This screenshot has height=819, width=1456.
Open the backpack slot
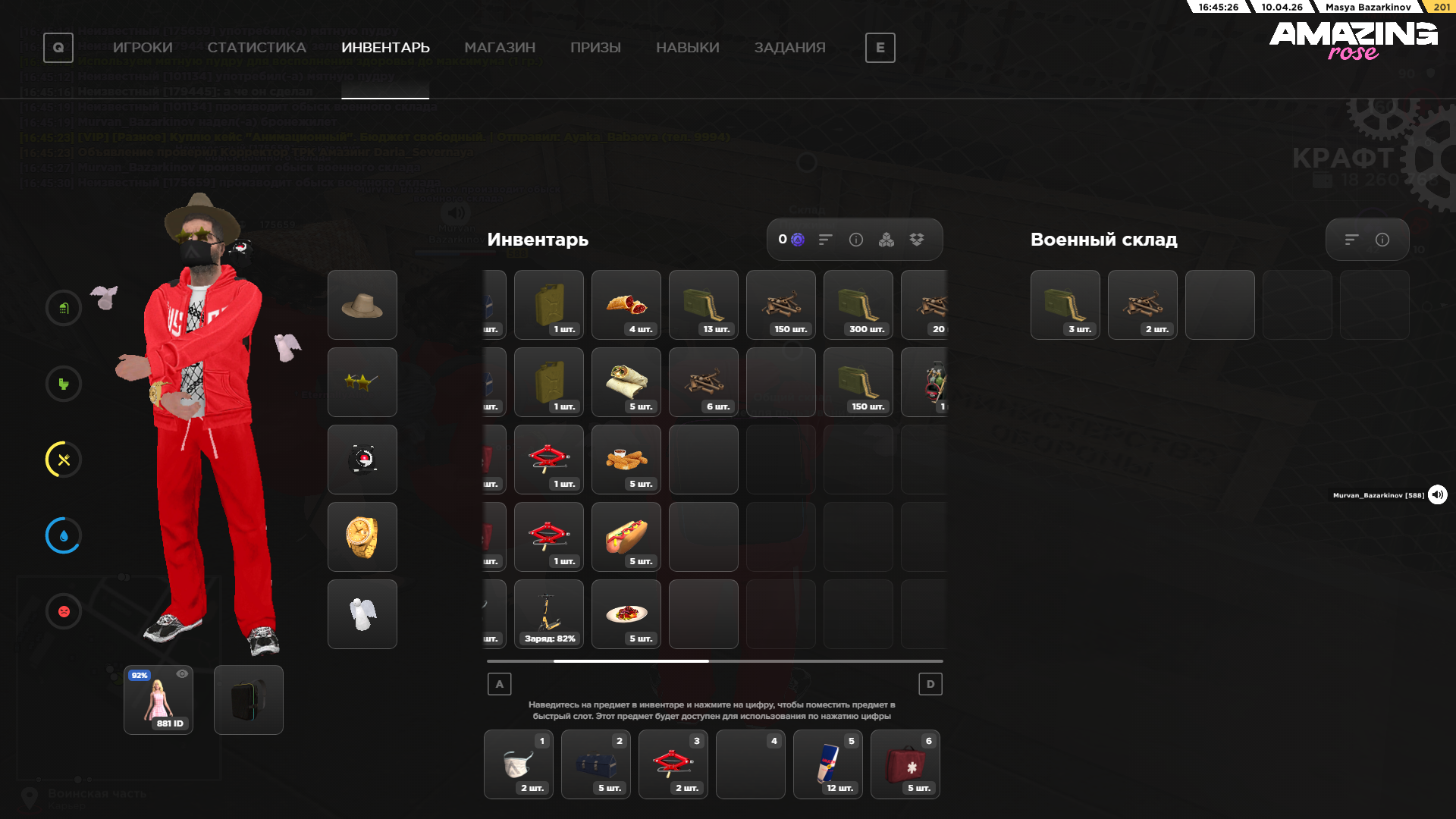coord(249,700)
